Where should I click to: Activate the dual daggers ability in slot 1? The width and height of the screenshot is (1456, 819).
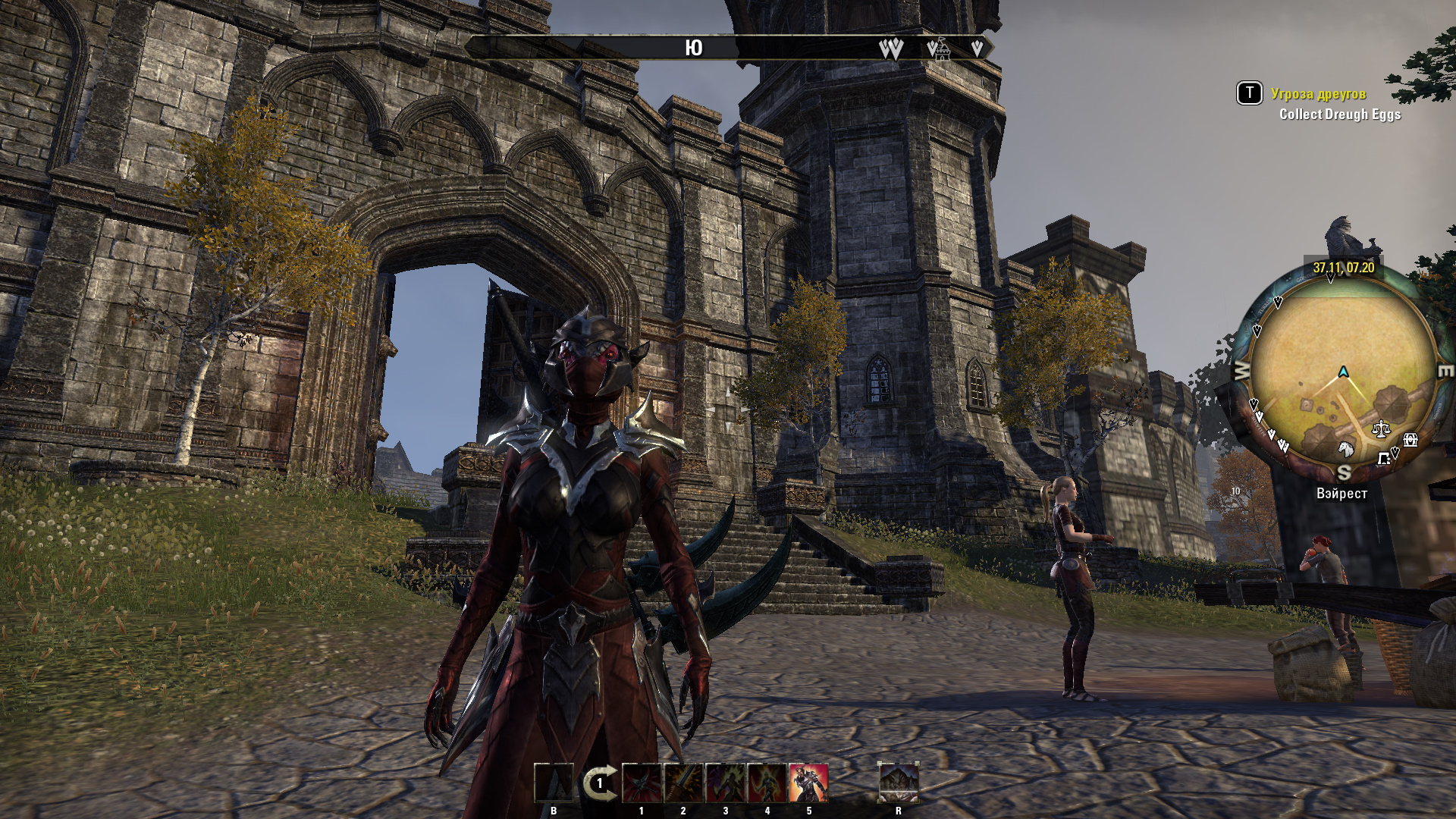(x=642, y=783)
